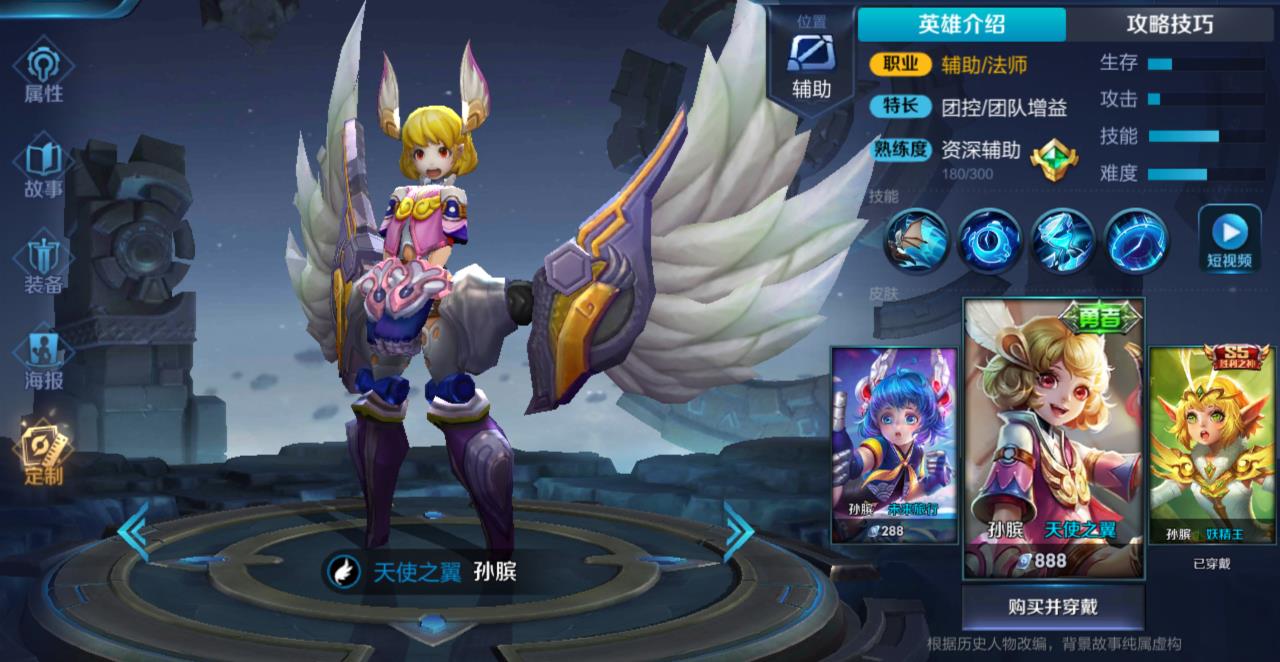
Task: Select the fourth skill clock icon
Action: [x=1136, y=240]
